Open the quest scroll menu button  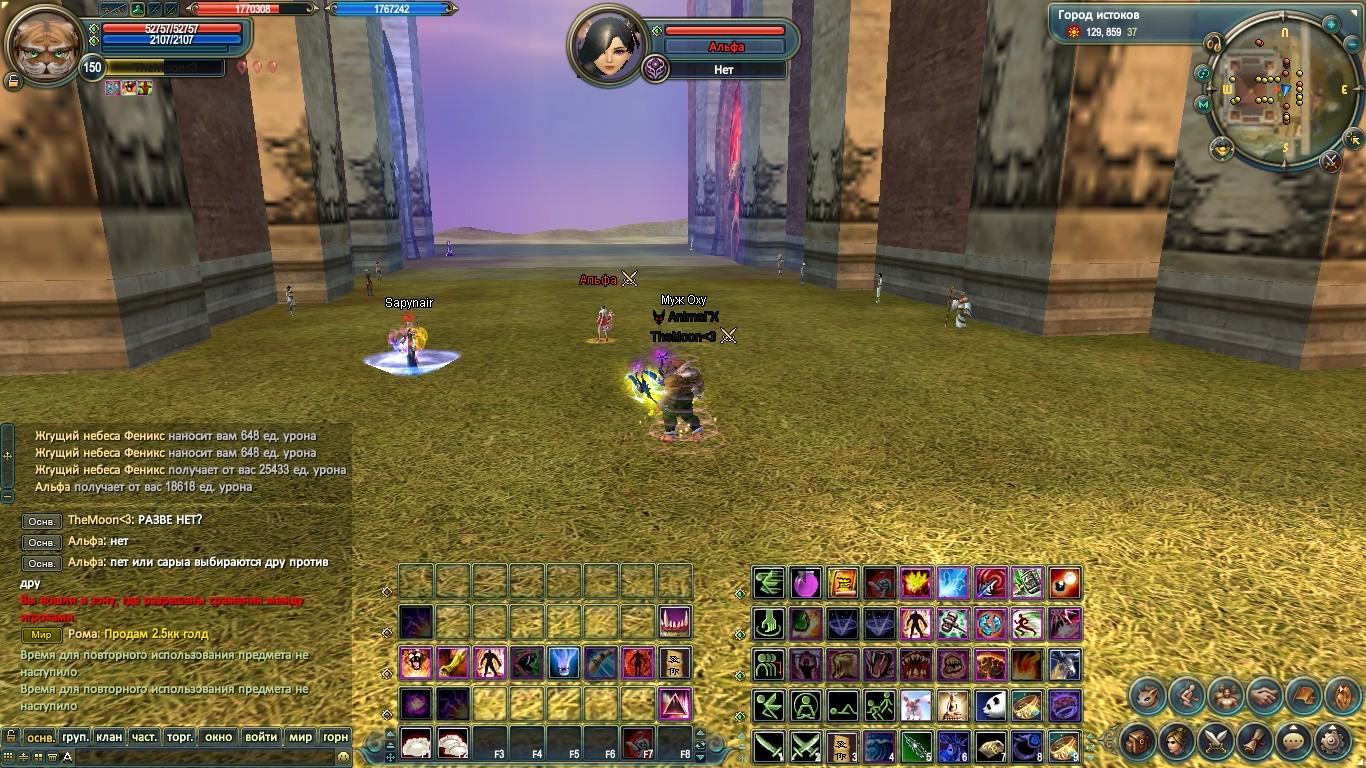1254,742
